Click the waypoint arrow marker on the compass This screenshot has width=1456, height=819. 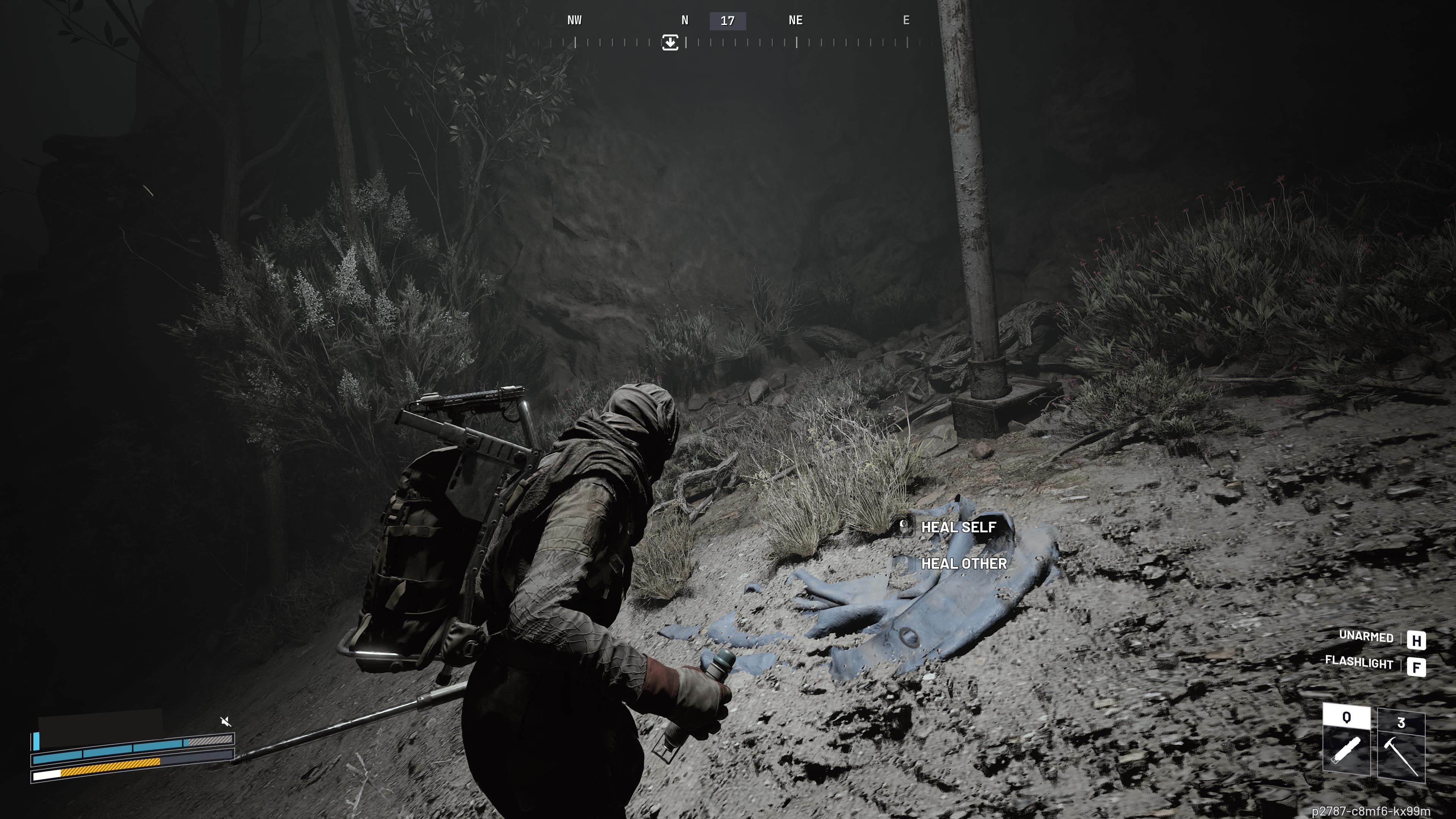[x=670, y=43]
